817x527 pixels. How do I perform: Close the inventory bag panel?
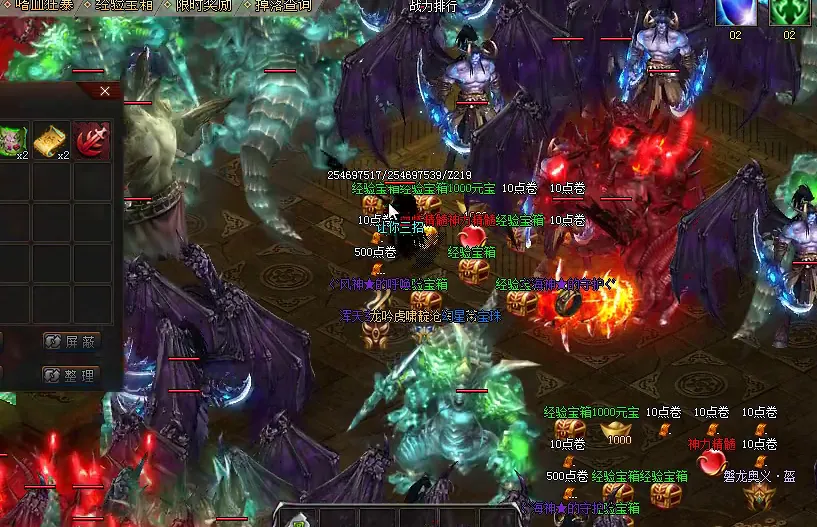pos(105,92)
